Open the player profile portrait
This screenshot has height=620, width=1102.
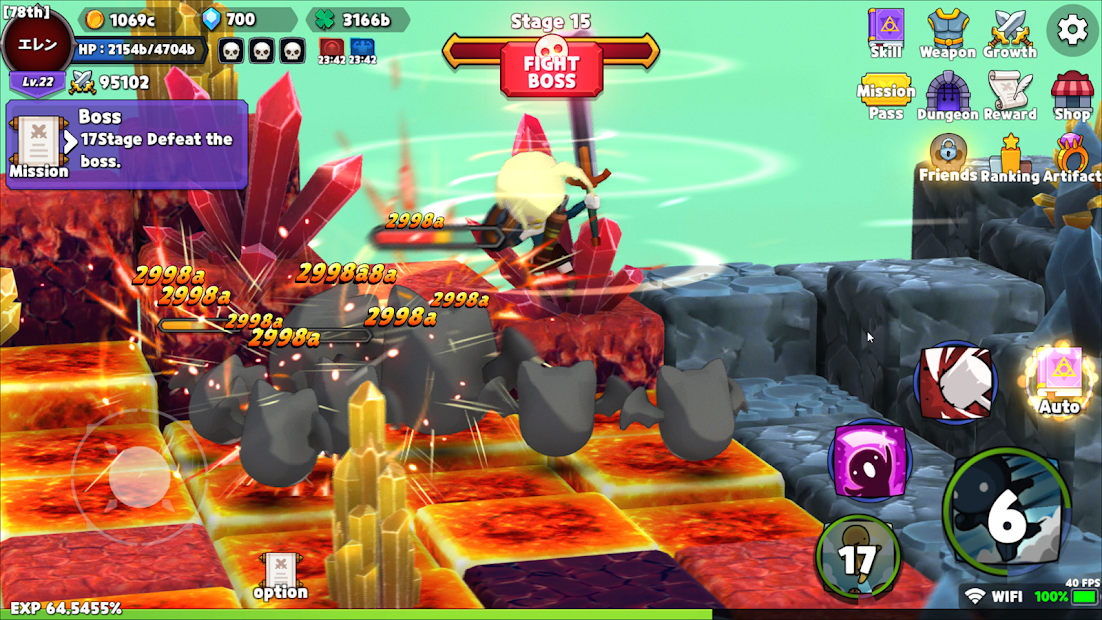tap(38, 45)
